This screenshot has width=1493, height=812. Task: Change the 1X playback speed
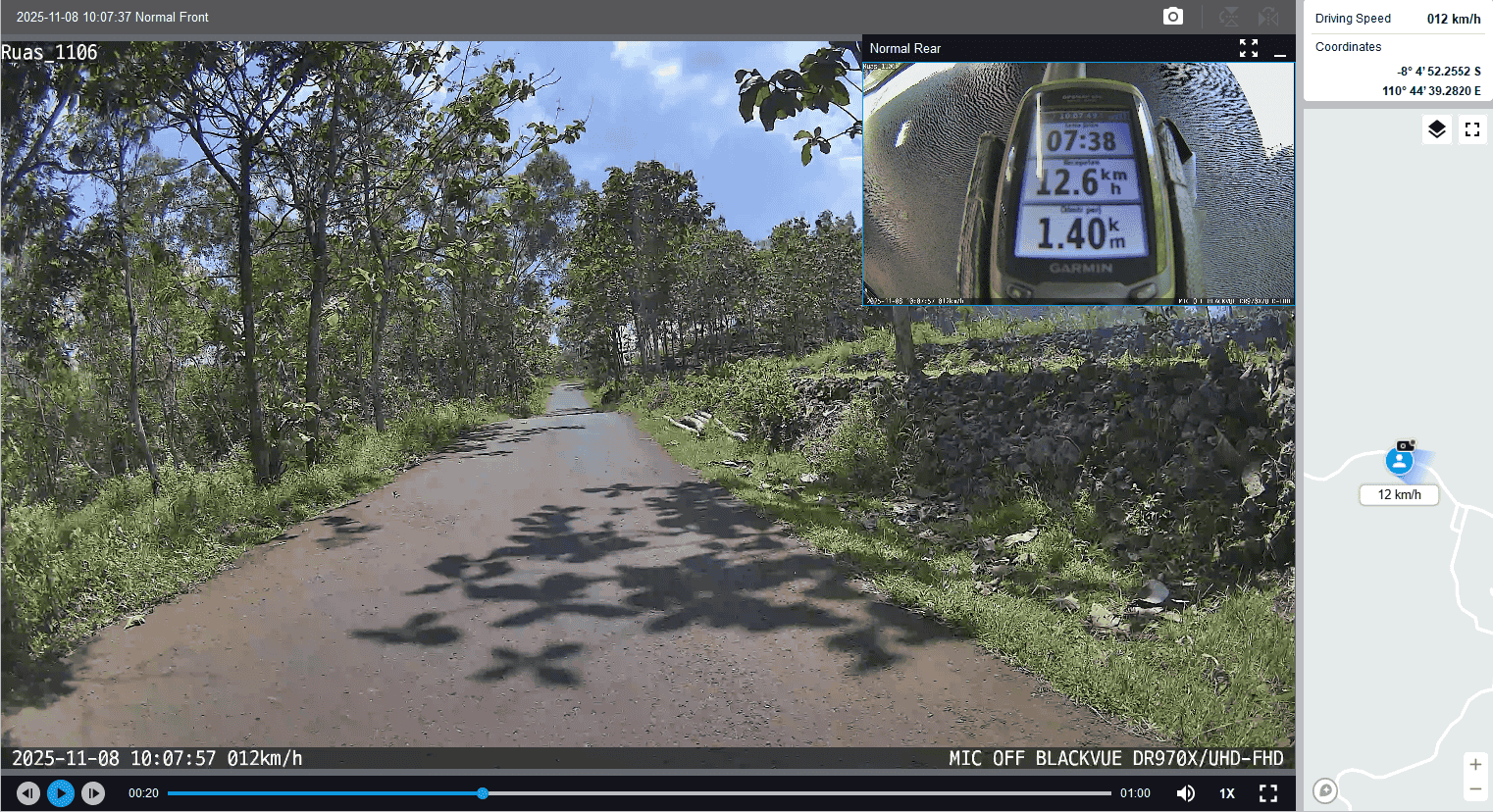coord(1227,793)
